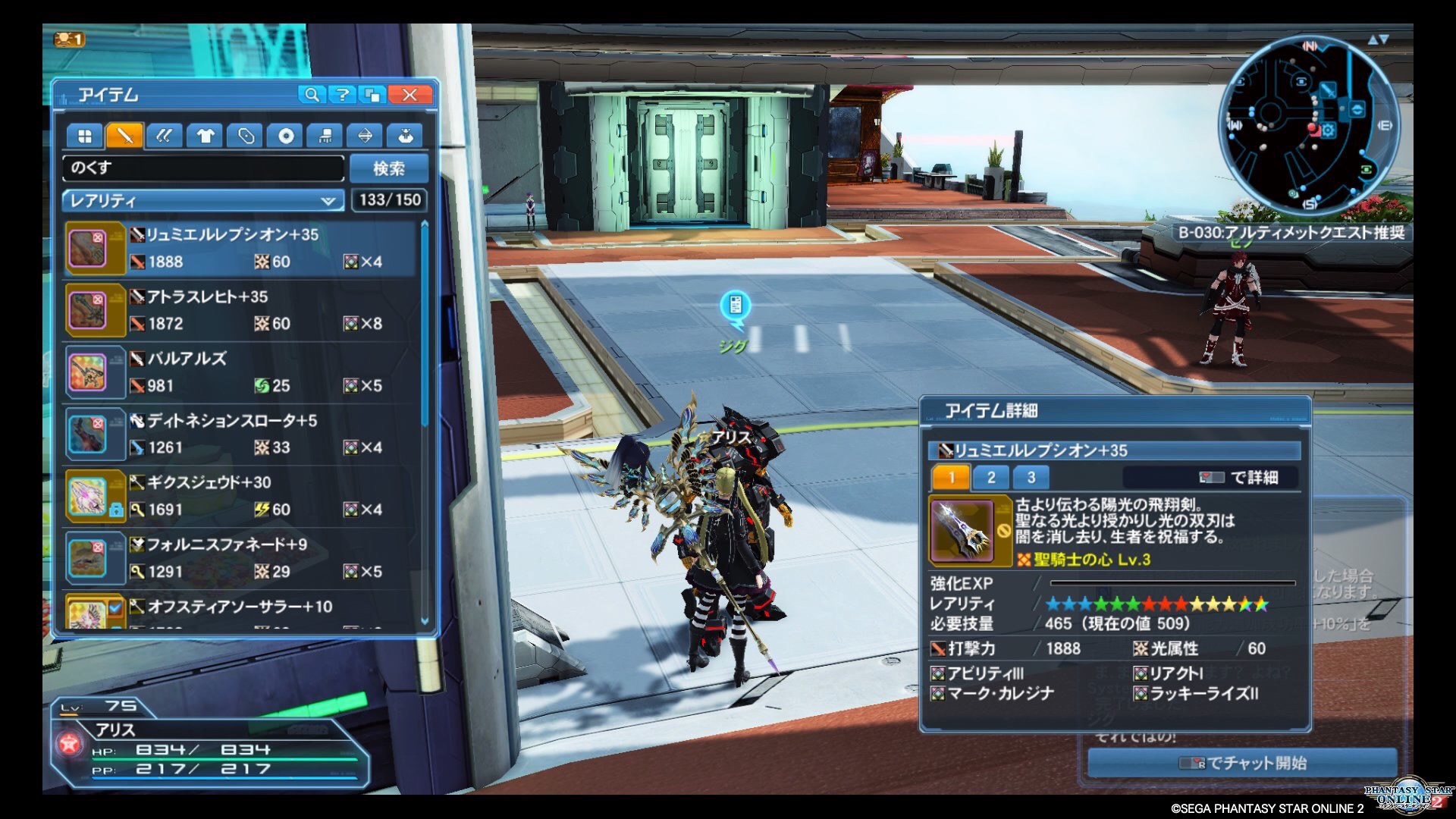Switch to the costume shirt tab

click(x=205, y=136)
